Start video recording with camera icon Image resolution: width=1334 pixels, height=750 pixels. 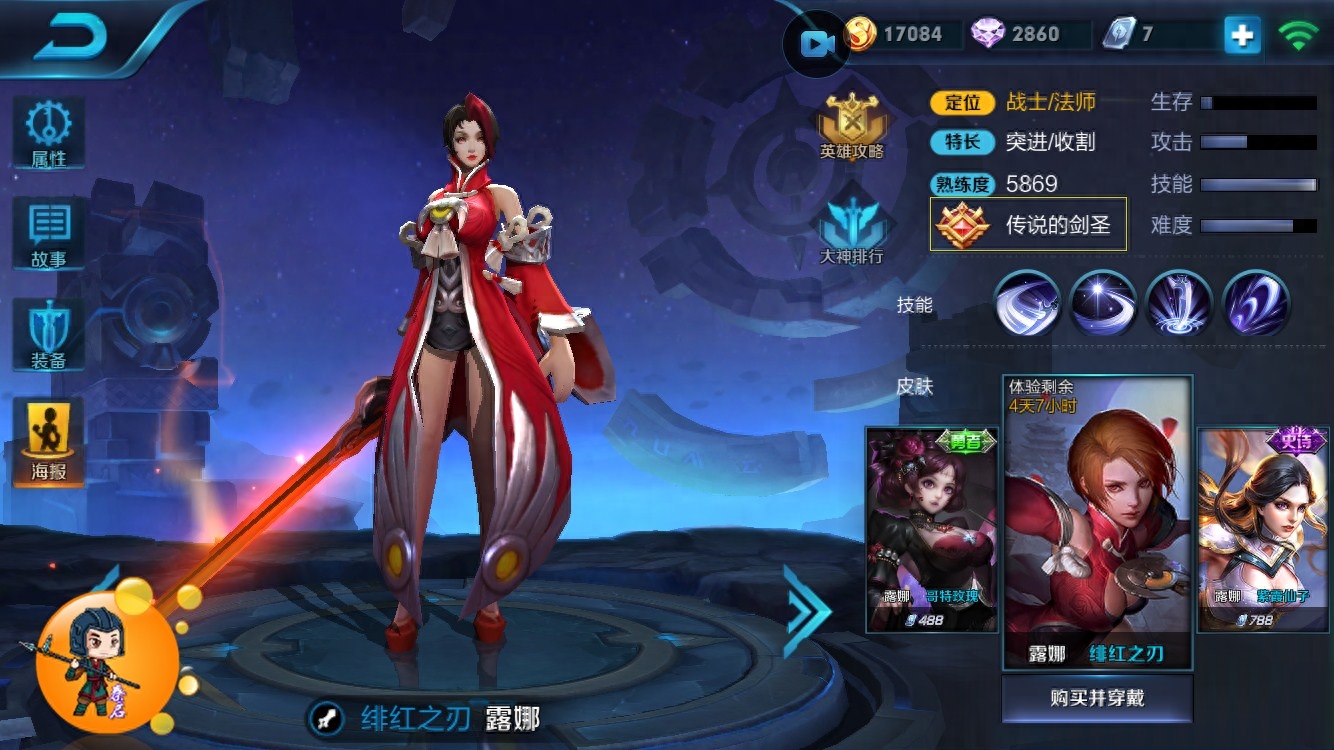(817, 43)
